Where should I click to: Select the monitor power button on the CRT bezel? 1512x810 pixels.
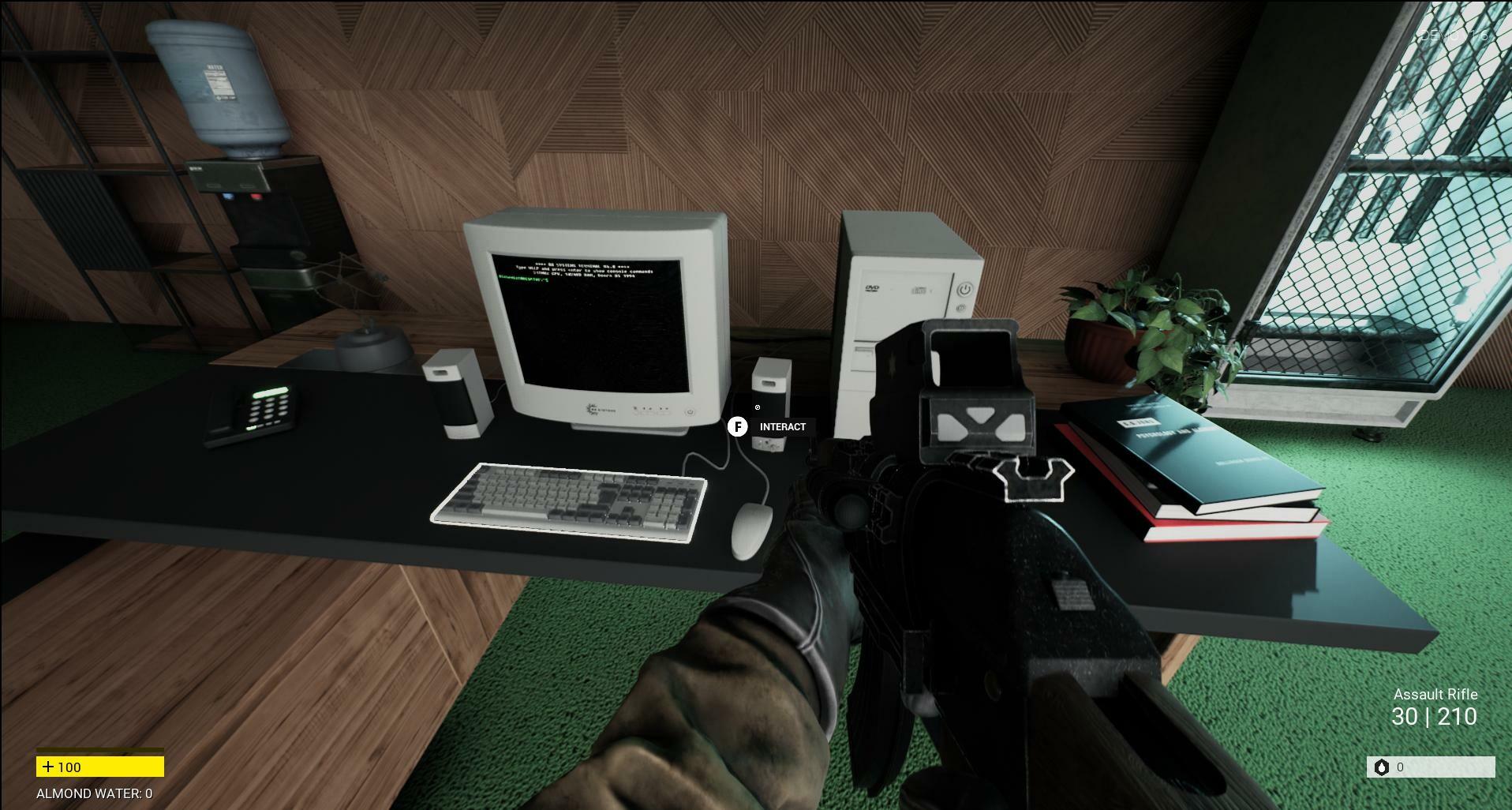coord(690,411)
